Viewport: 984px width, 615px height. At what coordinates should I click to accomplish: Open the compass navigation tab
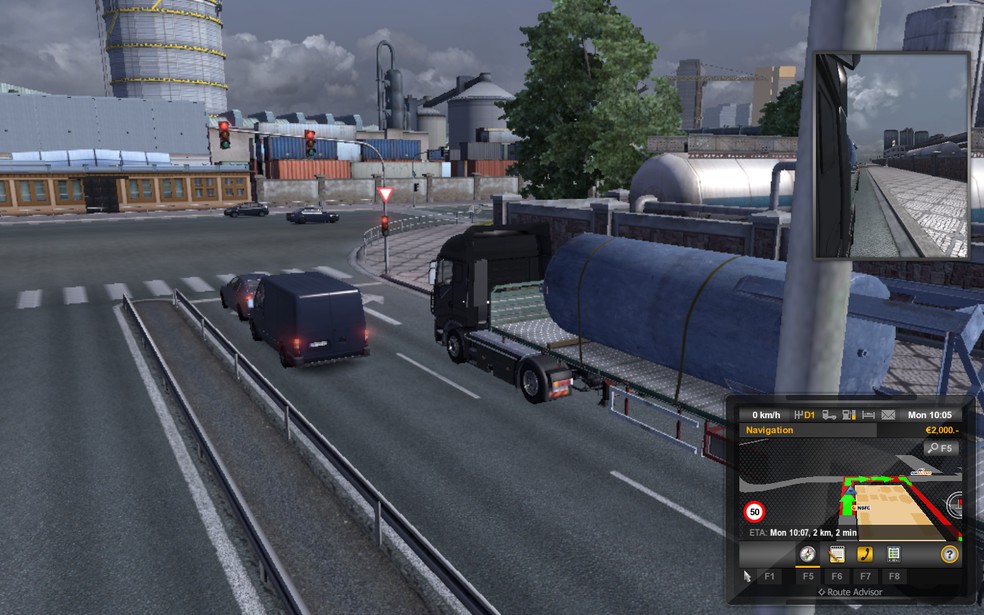coord(806,554)
